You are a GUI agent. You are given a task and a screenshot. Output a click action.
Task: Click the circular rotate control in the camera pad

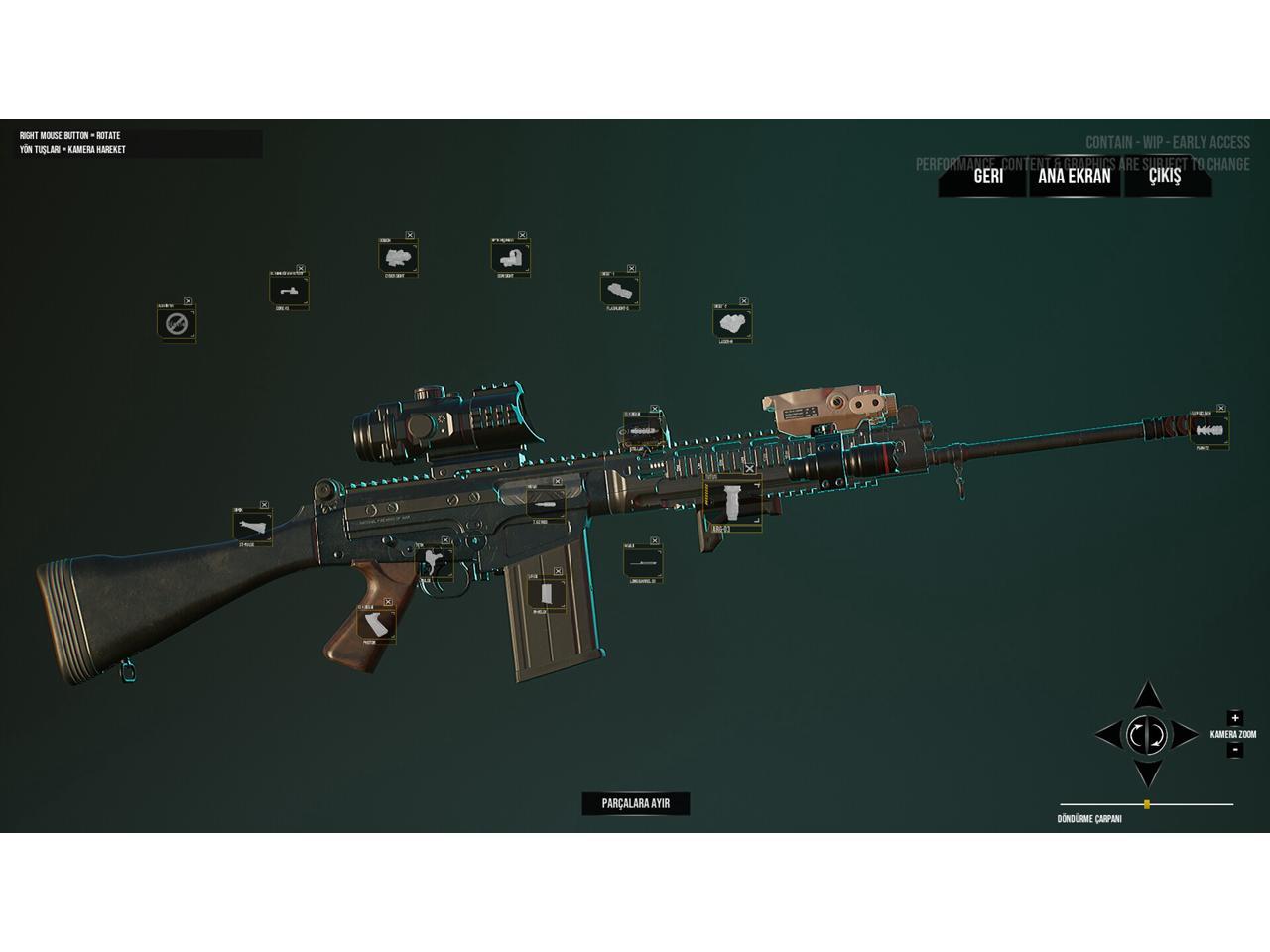pos(1147,735)
